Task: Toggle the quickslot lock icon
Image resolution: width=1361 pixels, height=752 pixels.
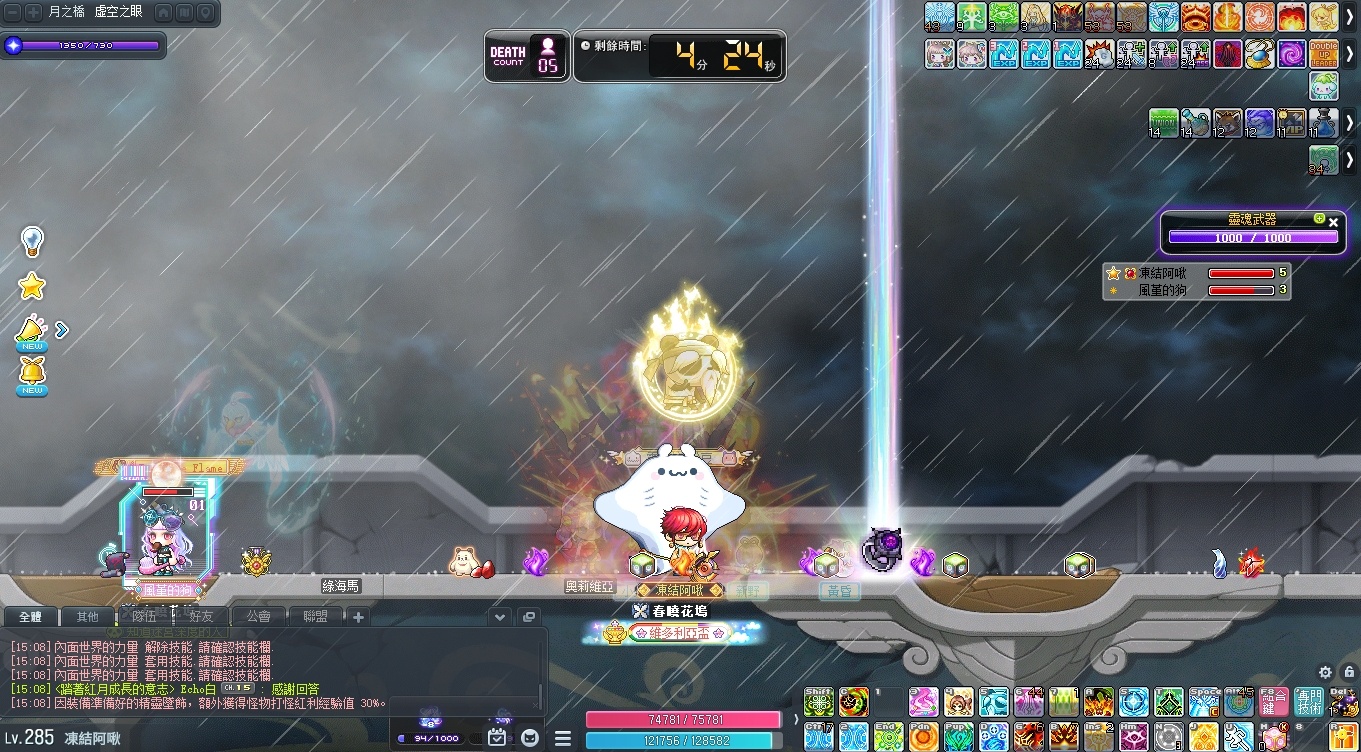Action: tap(1349, 672)
